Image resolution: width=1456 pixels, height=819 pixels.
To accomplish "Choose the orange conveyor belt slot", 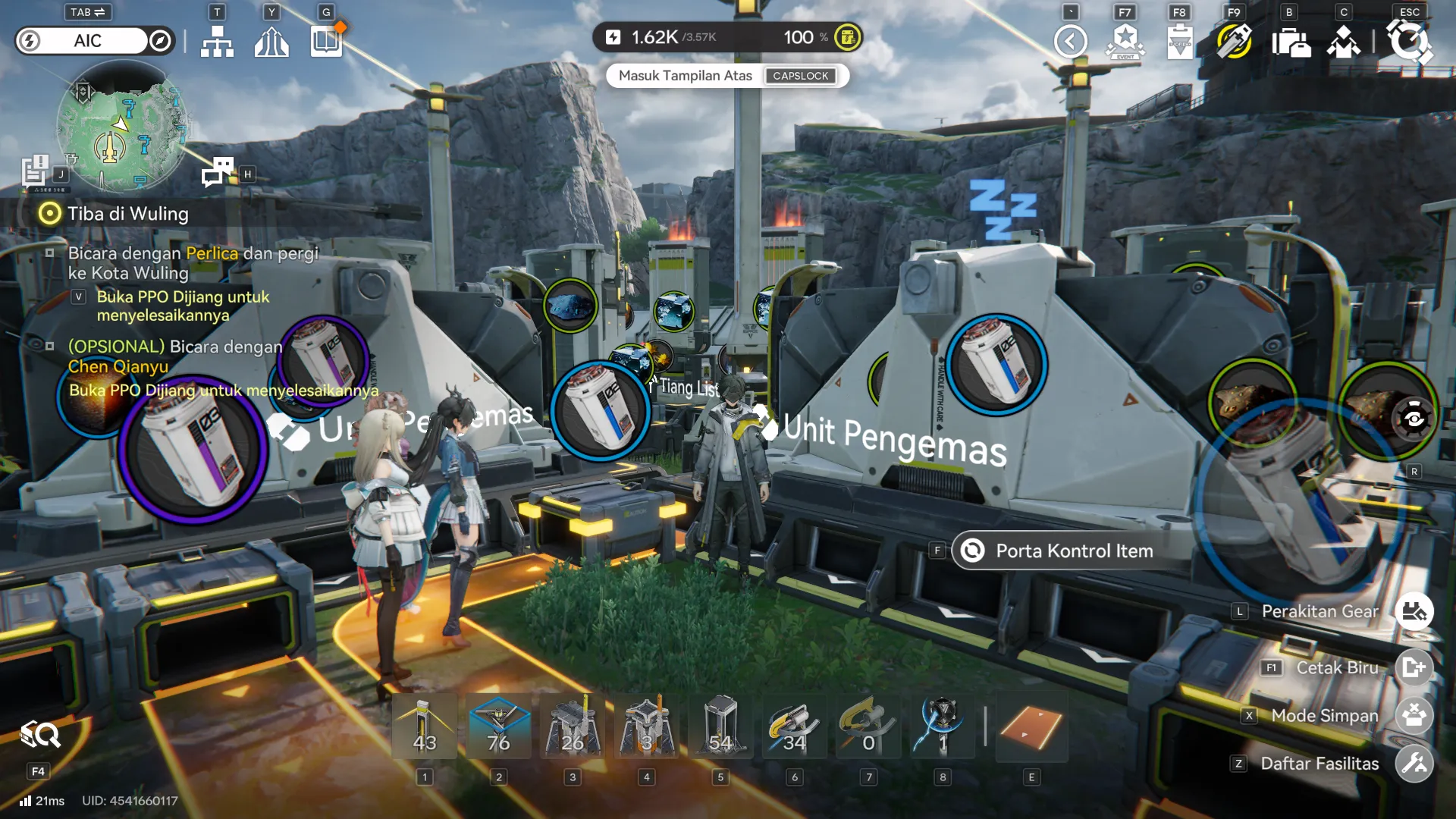I will coord(1031,726).
